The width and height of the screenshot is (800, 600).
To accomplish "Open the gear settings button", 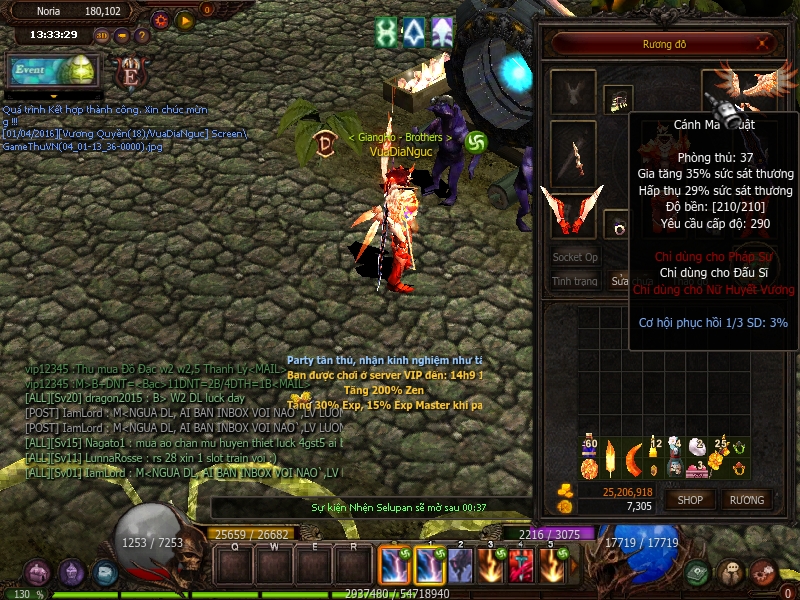I will click(161, 19).
